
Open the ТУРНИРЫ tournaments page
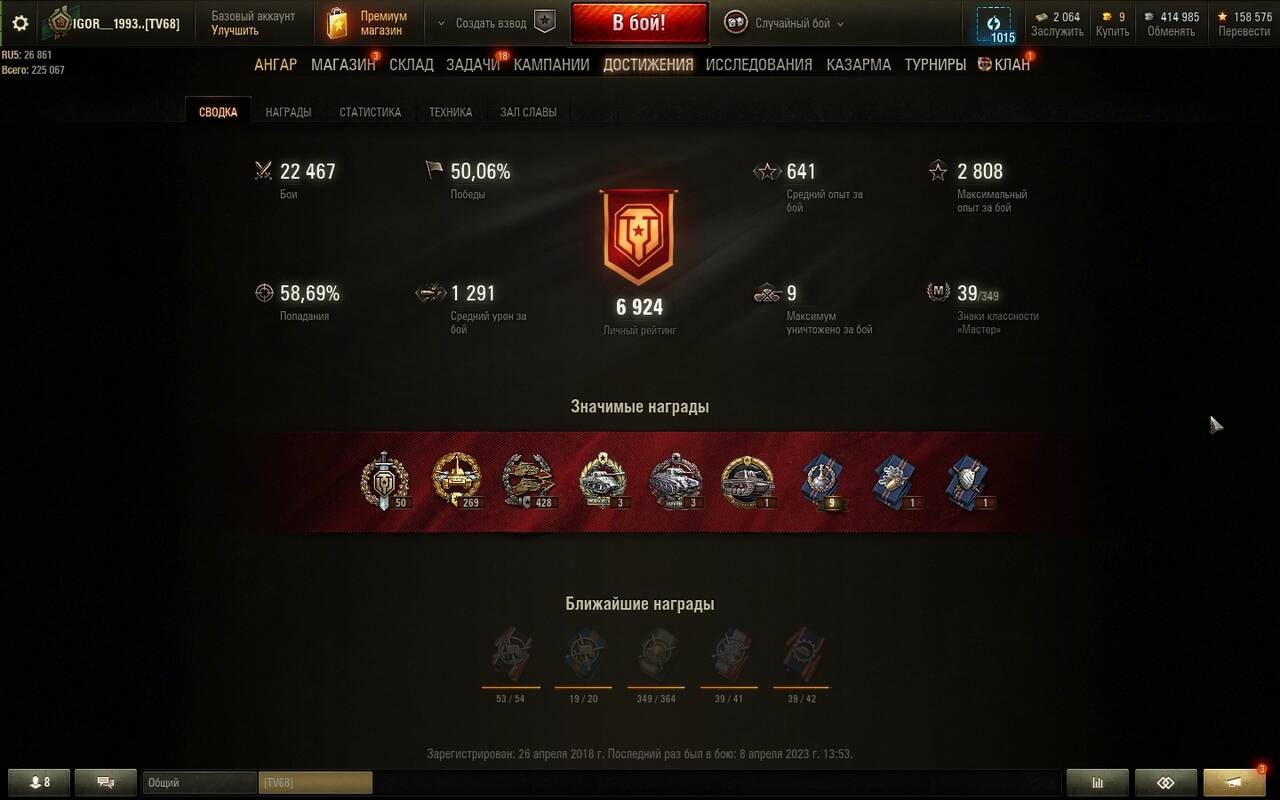coord(935,65)
